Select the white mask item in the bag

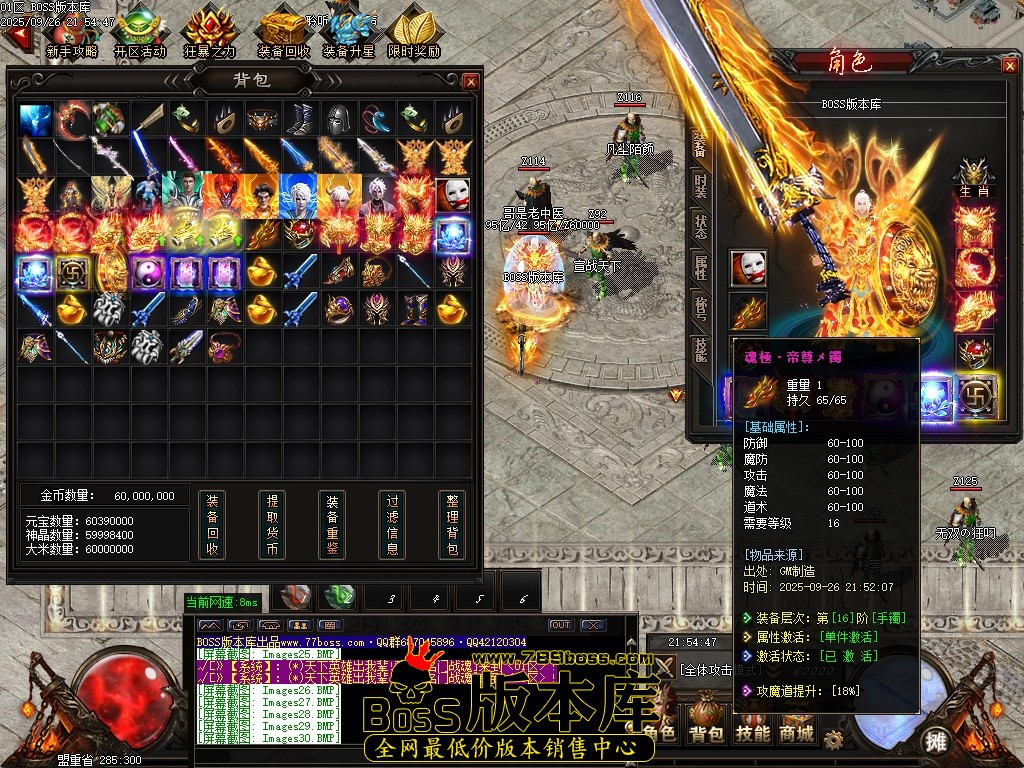(453, 194)
